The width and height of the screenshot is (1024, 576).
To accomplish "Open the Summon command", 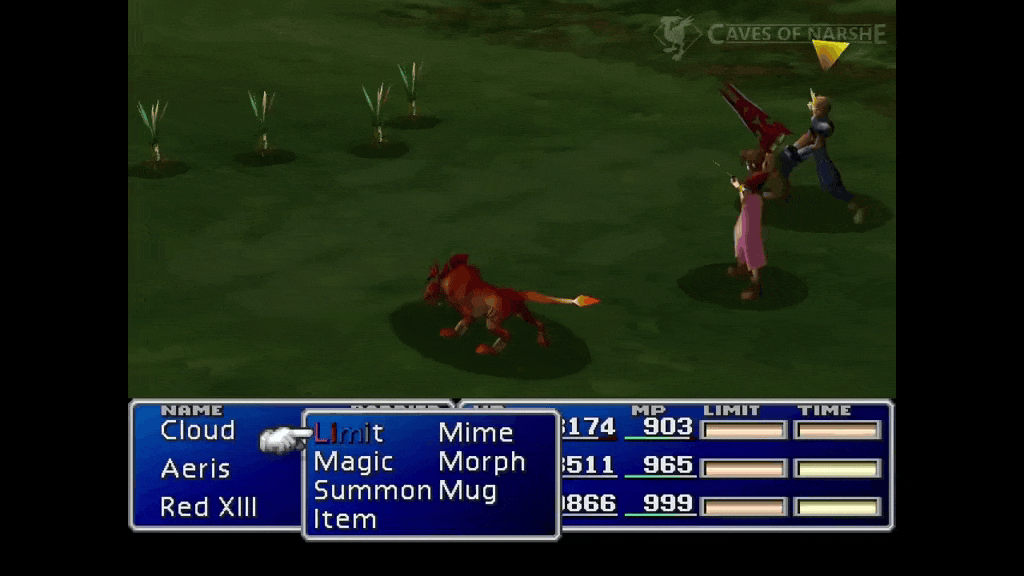I will tap(372, 491).
